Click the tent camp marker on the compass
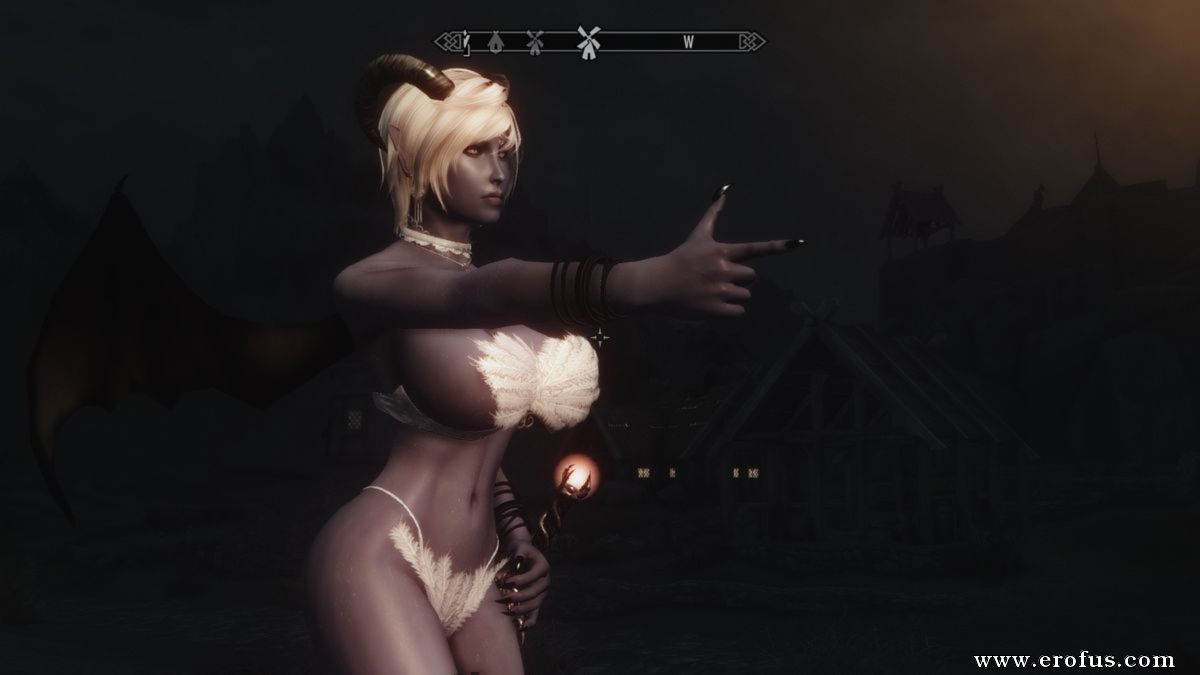 497,42
